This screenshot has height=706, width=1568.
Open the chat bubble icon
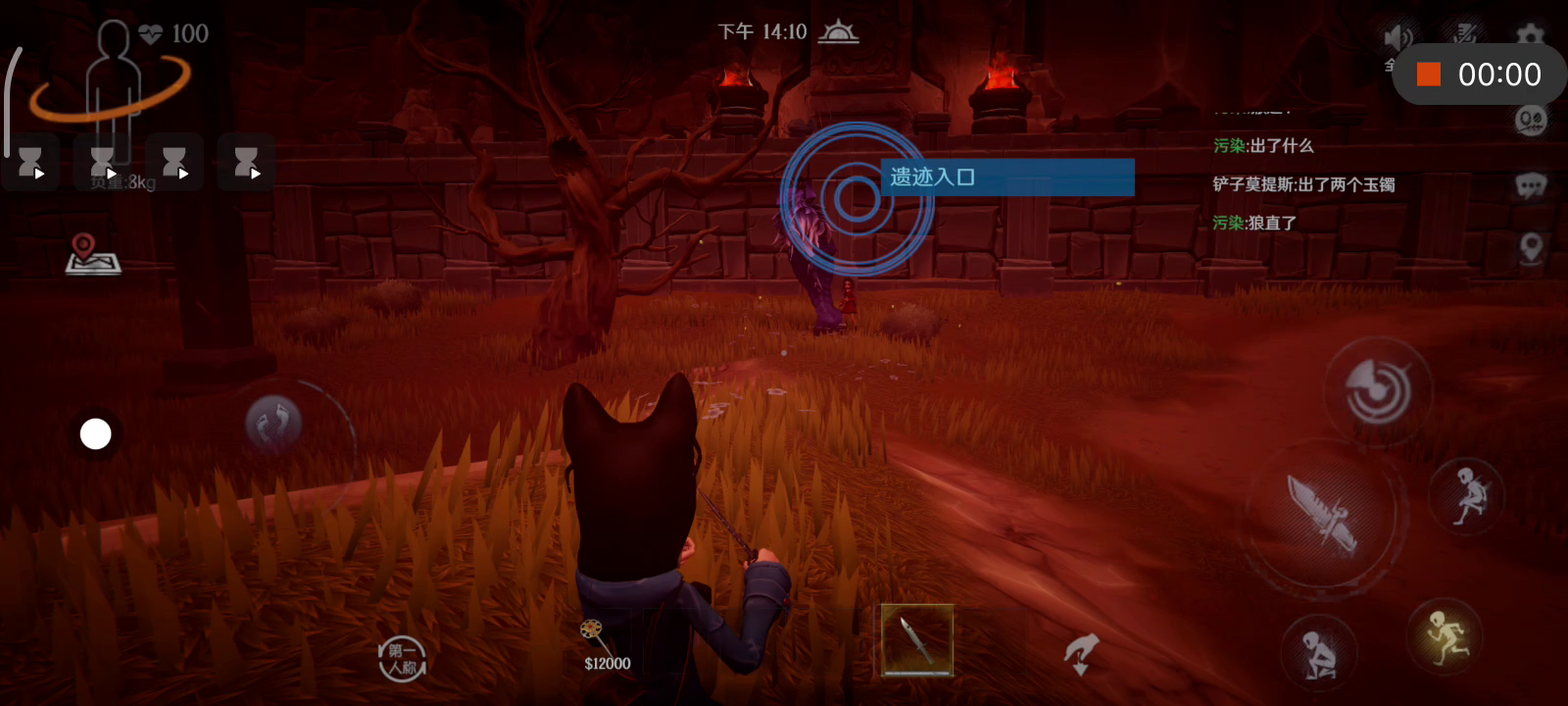(x=1530, y=184)
